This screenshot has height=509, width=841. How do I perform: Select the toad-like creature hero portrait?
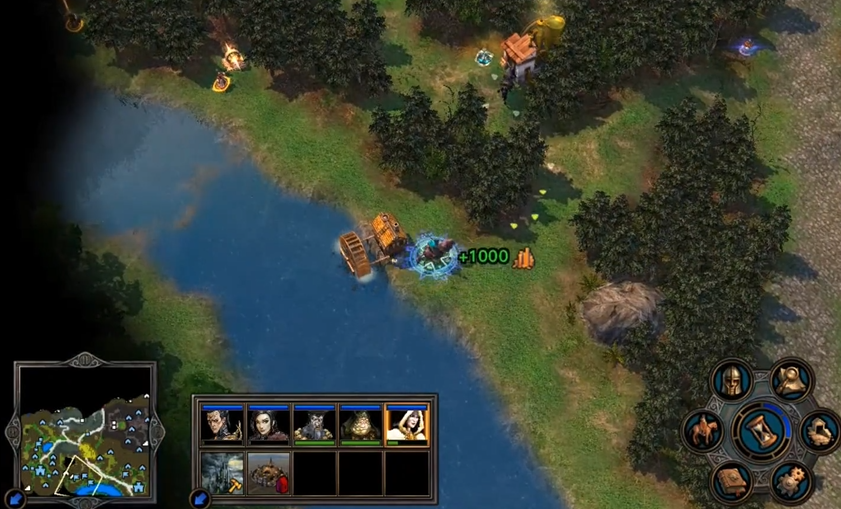(360, 426)
